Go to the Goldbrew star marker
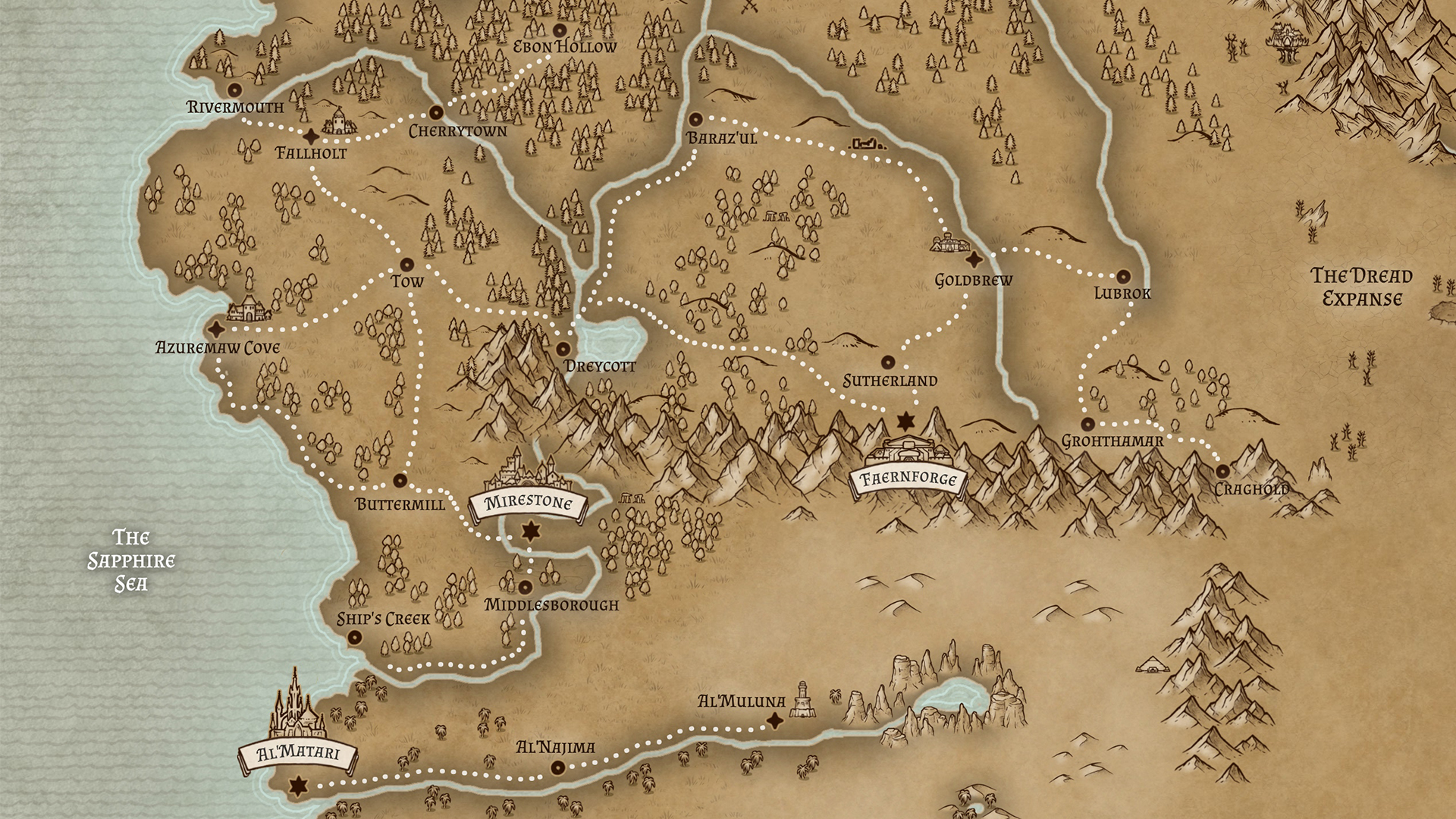The width and height of the screenshot is (1456, 819). click(974, 259)
